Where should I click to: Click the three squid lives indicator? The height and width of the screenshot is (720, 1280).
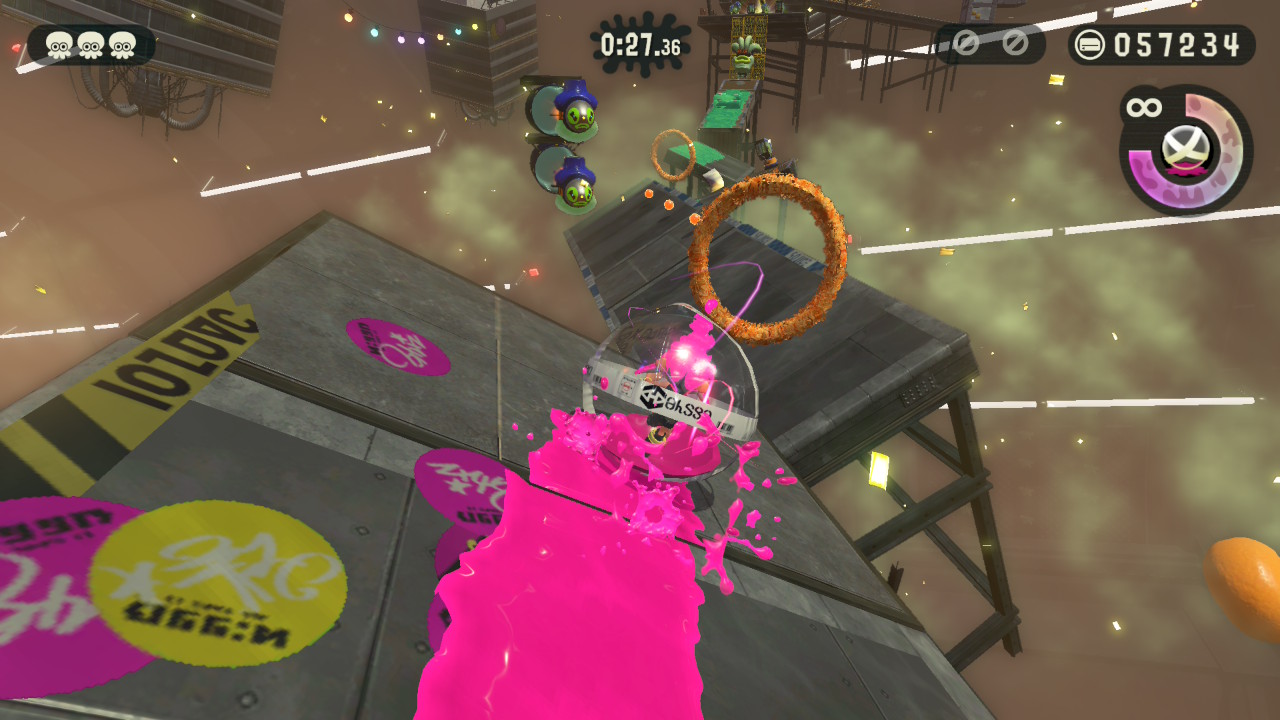tap(91, 45)
